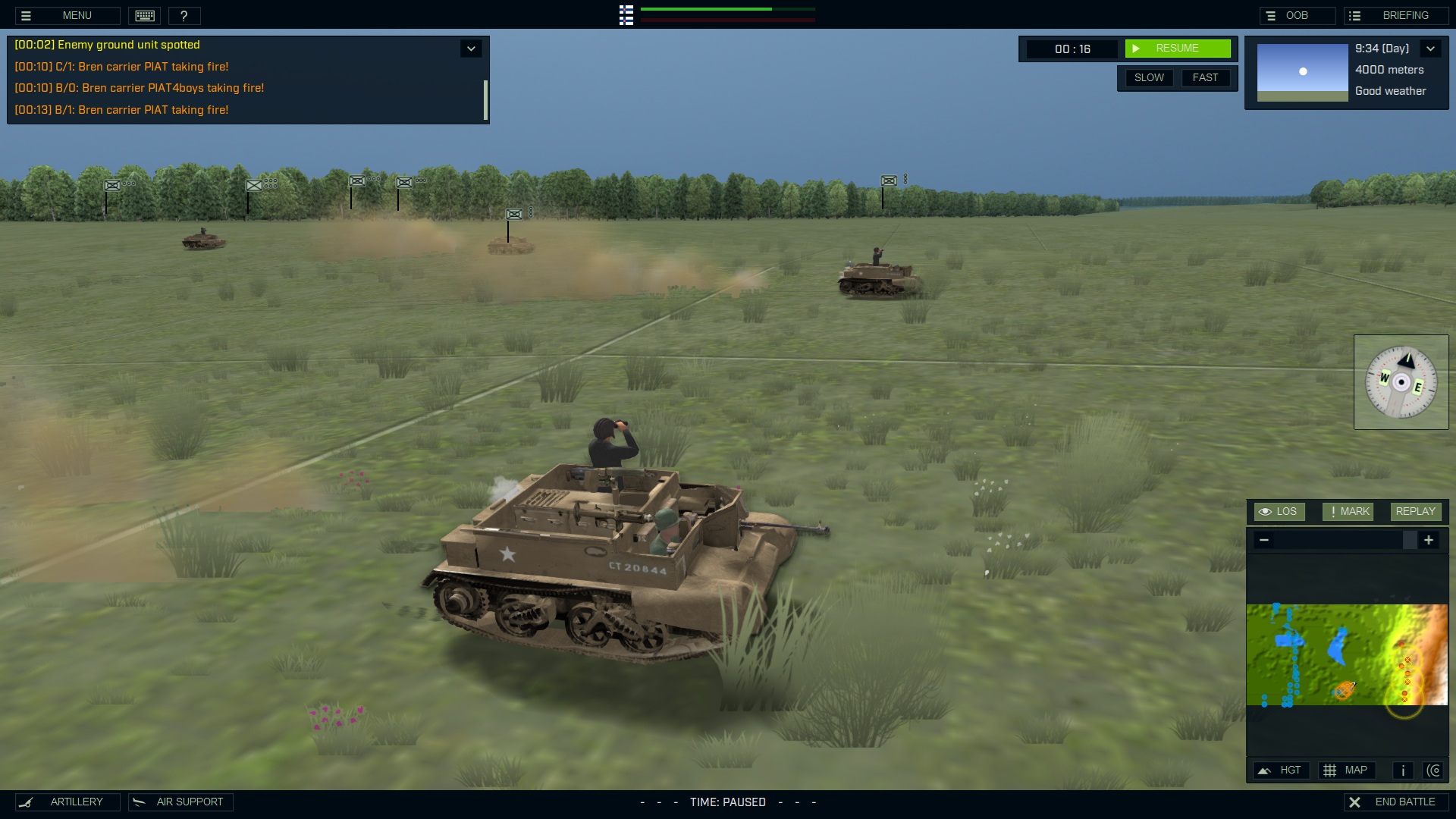Expand the weather information panel
Viewport: 1456px width, 819px height.
point(1431,48)
